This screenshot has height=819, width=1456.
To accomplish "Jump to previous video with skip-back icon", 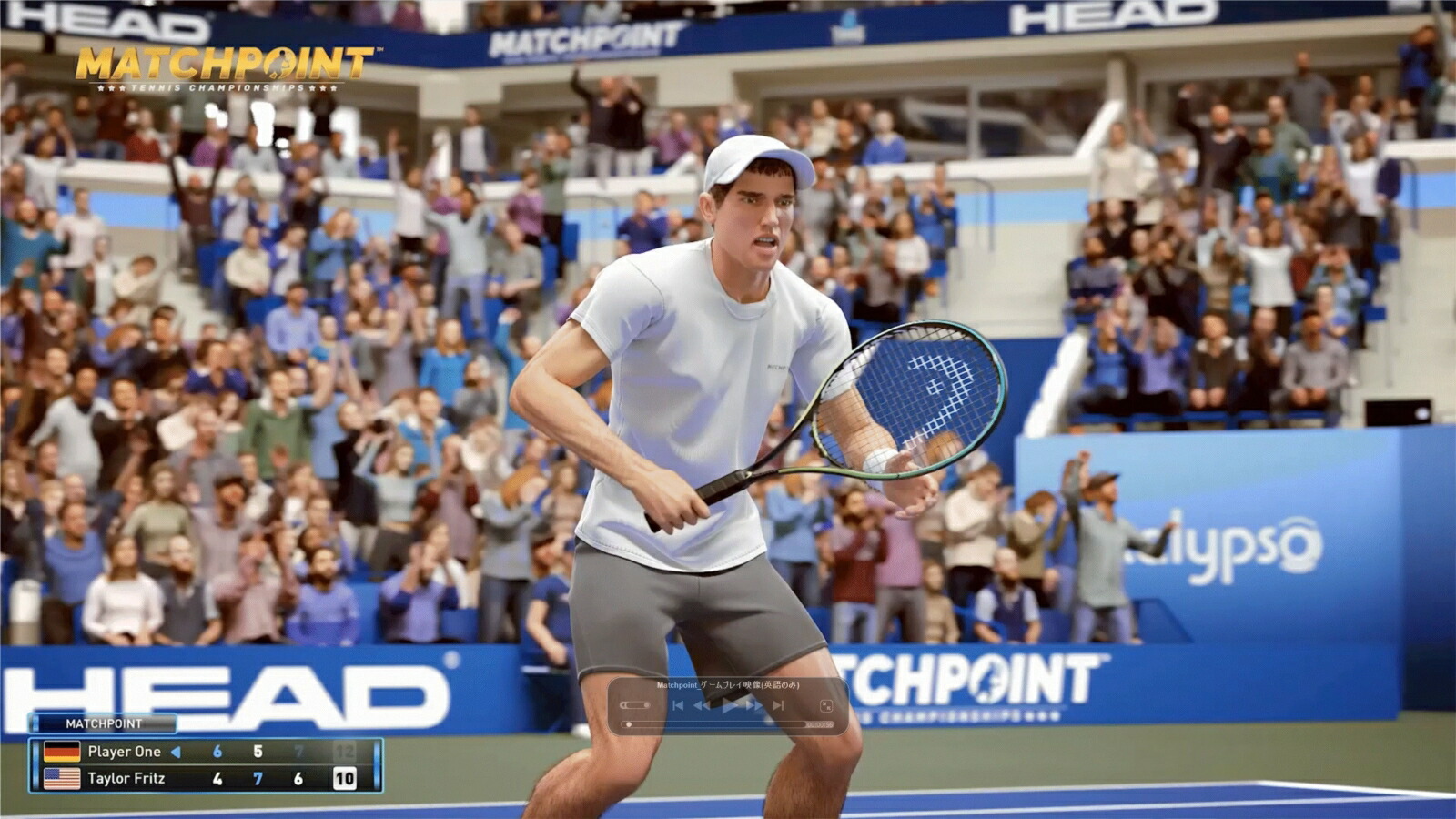I will pos(679,705).
